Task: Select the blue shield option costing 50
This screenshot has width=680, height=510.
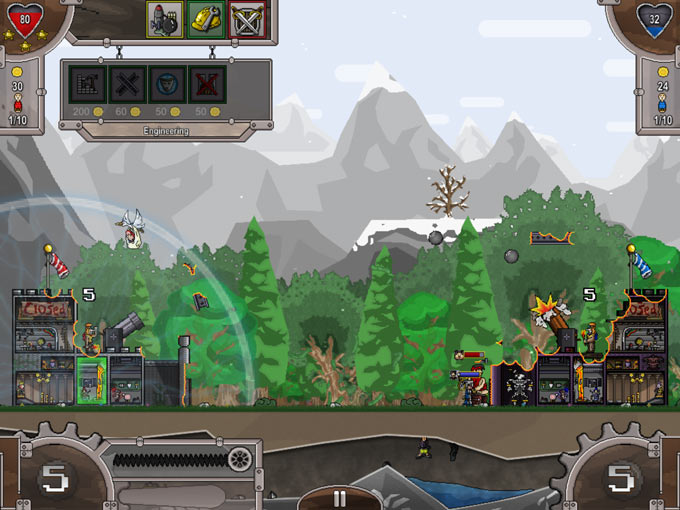Action: [166, 85]
